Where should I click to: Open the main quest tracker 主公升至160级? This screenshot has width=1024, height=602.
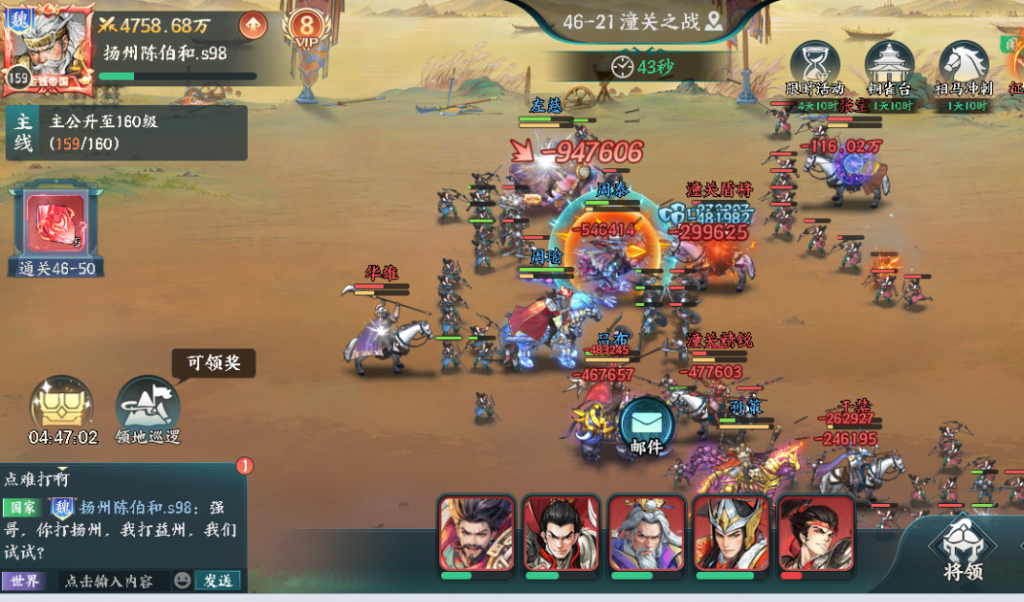point(126,133)
